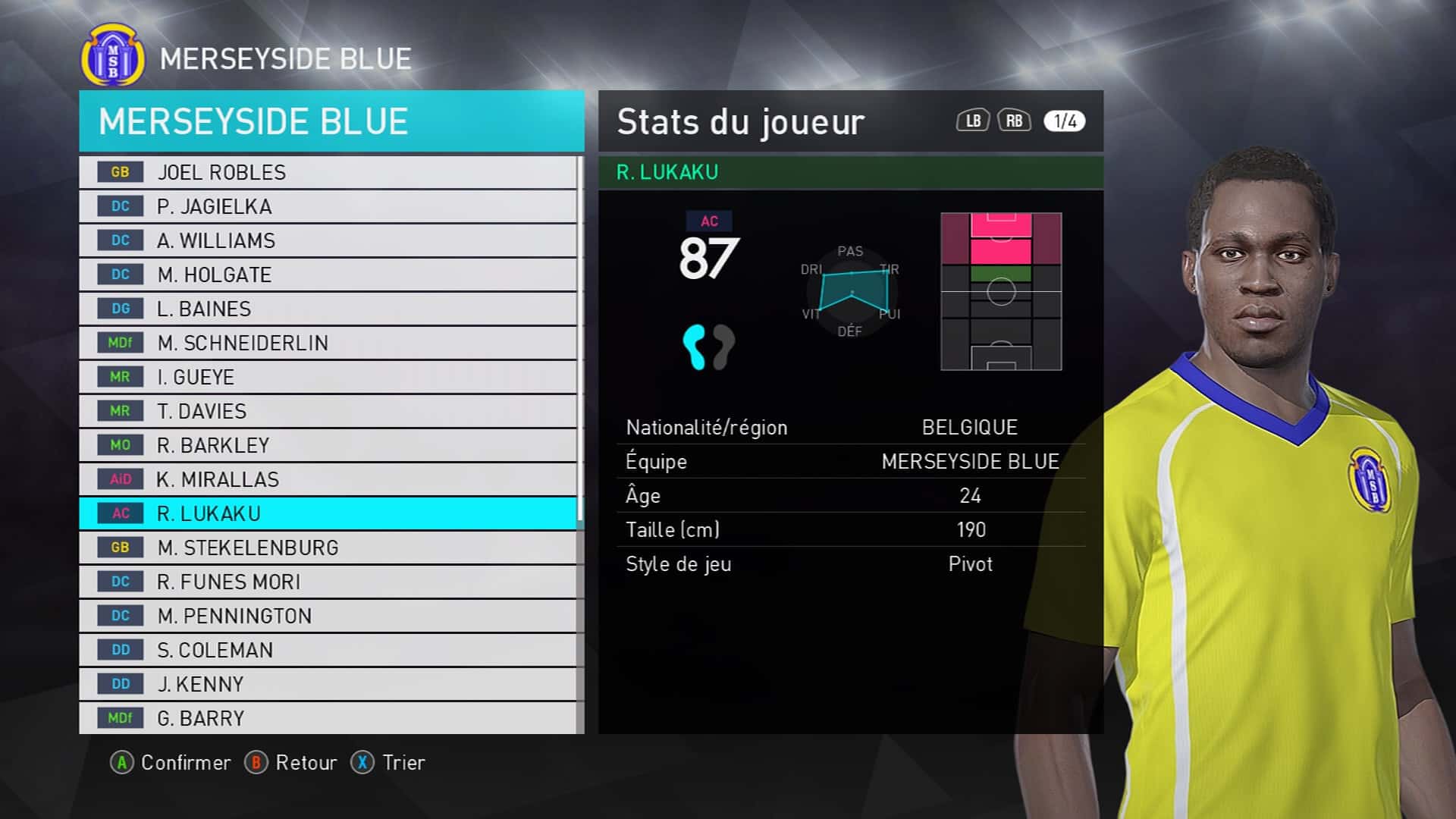Choose P. Jagielka from the squad list
This screenshot has height=819, width=1456.
[x=328, y=206]
